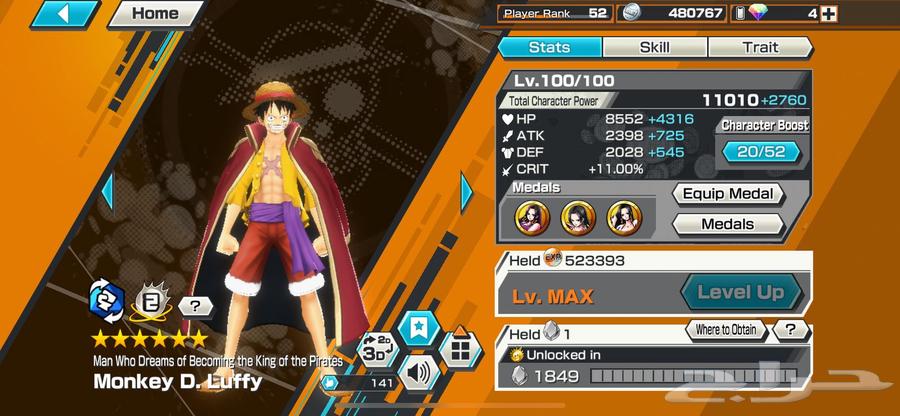Open the question mark next to rank badge

point(194,306)
